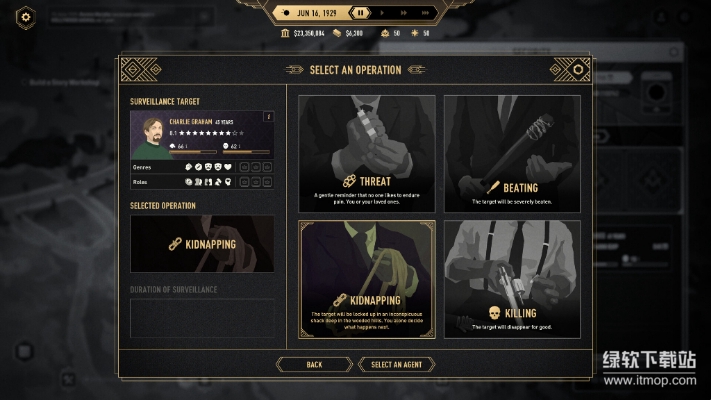Open settings gear in top-left corner
Viewport: 711px width, 400px height.
[x=27, y=16]
